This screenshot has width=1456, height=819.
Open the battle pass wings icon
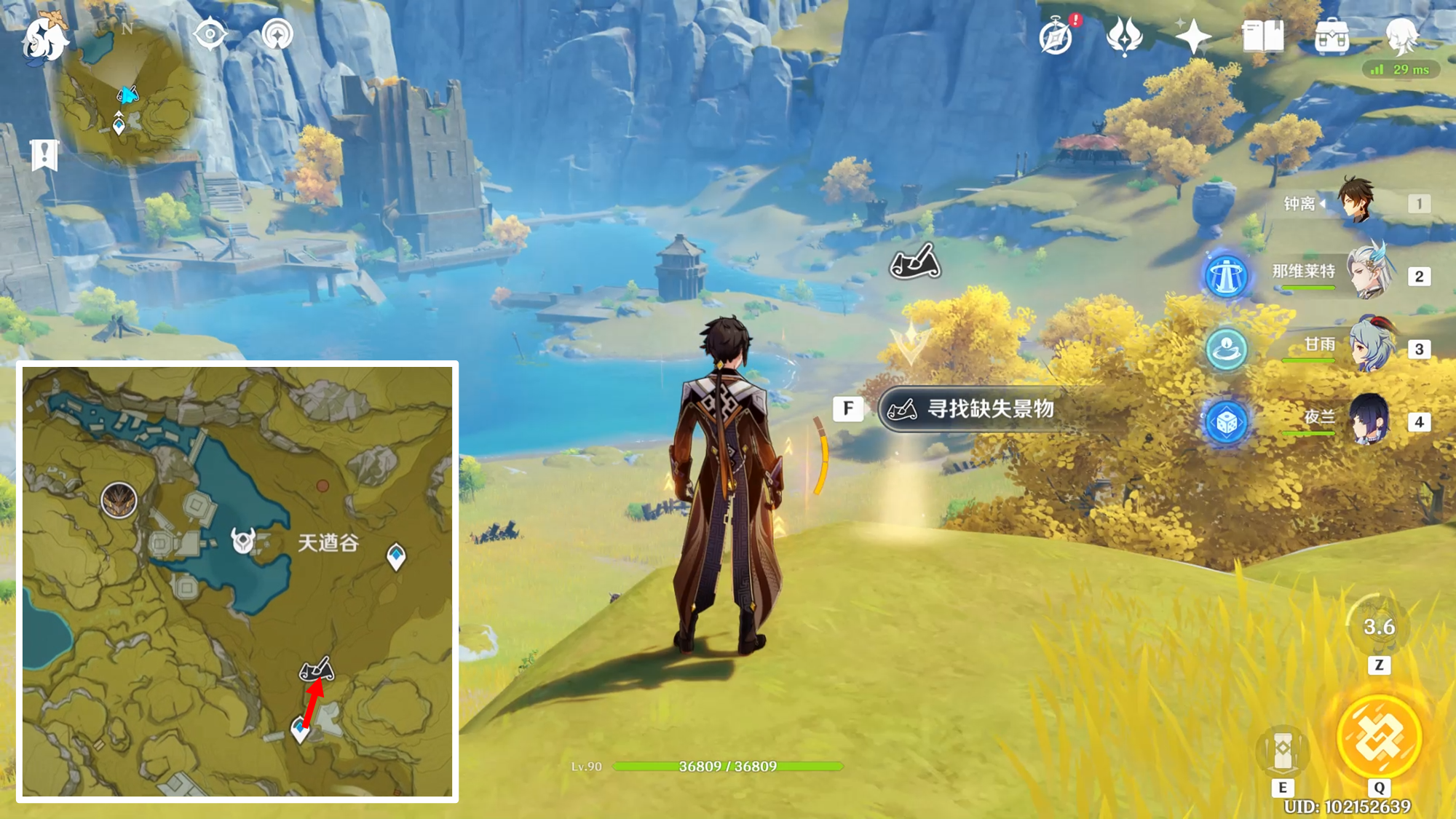pyautogui.click(x=1124, y=36)
